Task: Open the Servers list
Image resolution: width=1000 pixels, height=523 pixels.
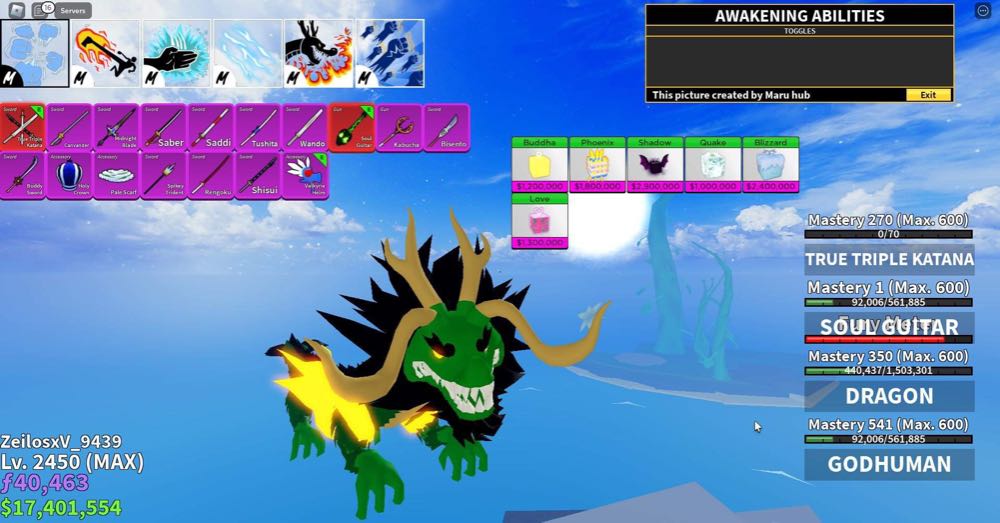Action: [x=72, y=10]
